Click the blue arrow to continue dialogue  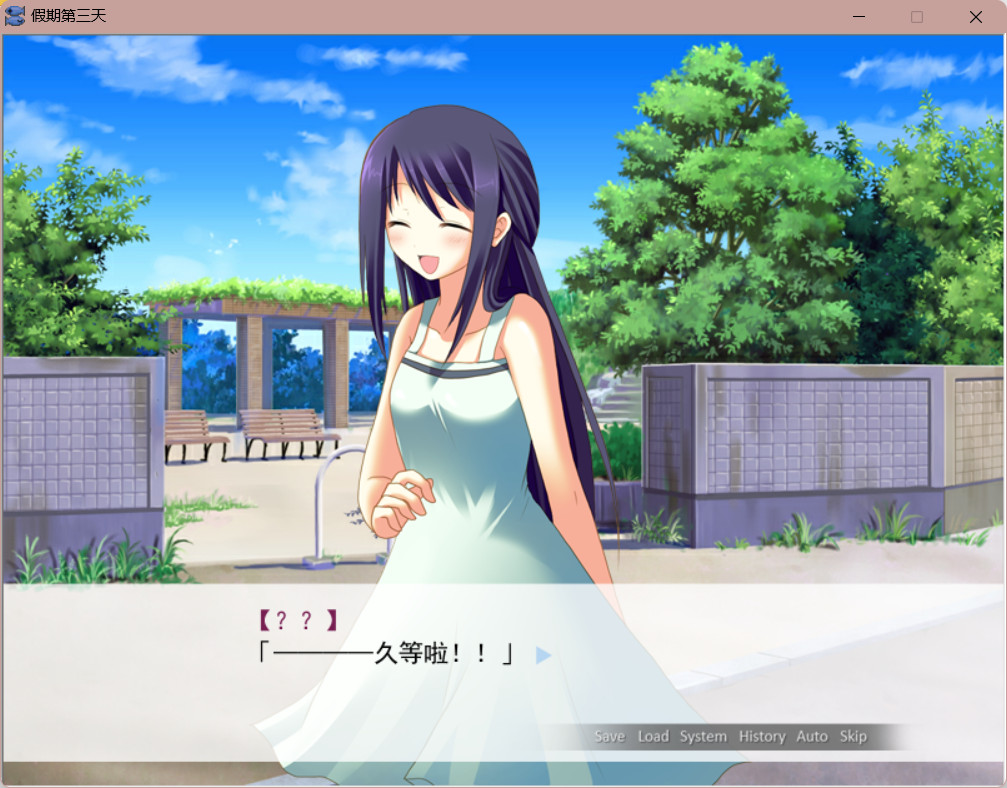click(x=543, y=655)
